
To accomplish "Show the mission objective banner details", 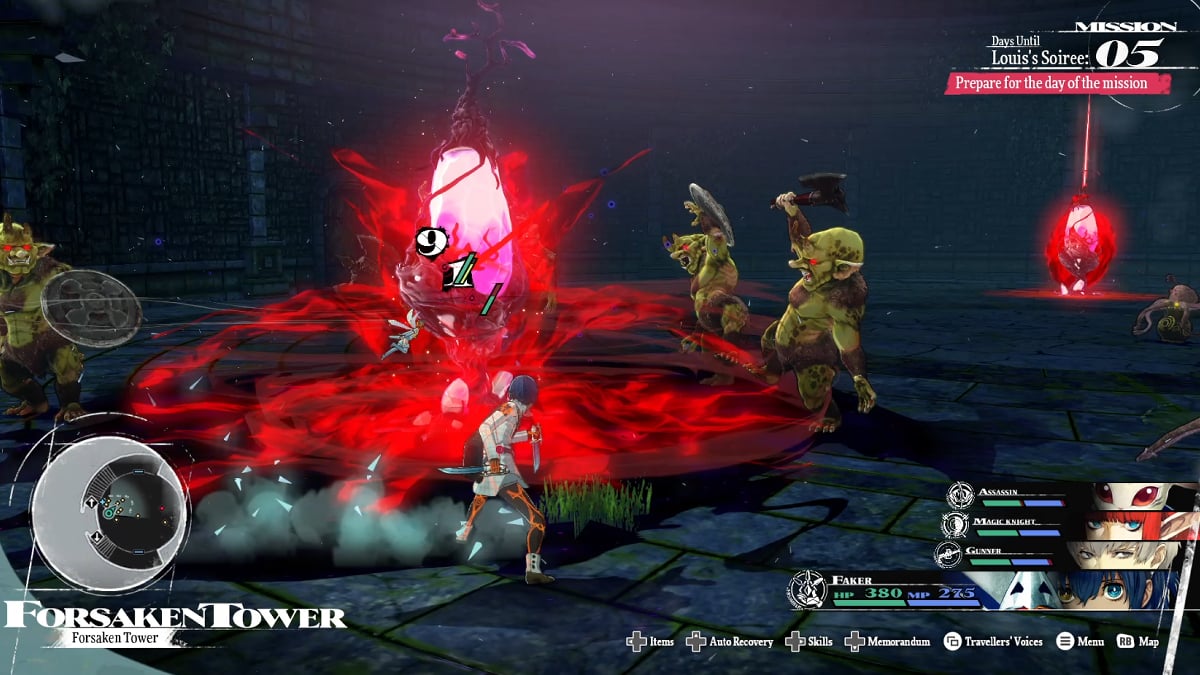I will (1056, 83).
